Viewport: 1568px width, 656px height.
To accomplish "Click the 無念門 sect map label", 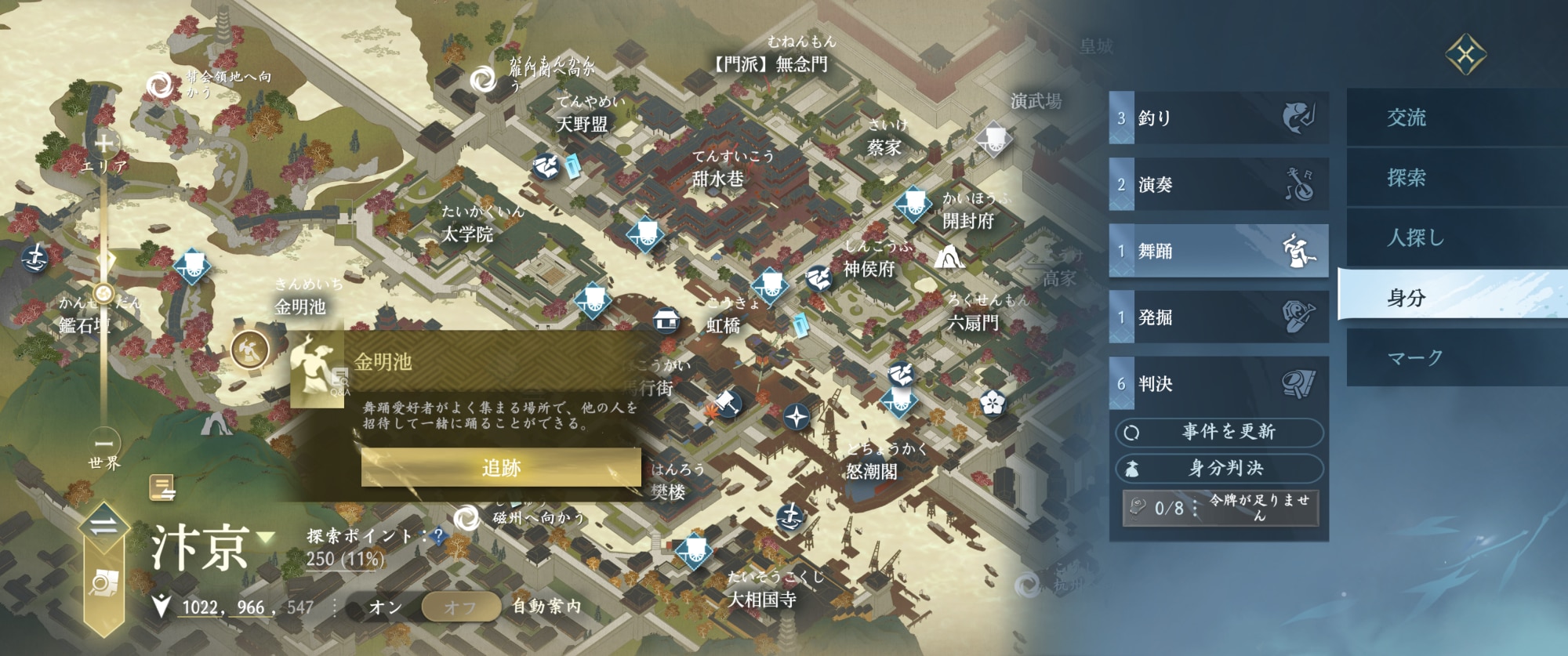I will coord(770,63).
